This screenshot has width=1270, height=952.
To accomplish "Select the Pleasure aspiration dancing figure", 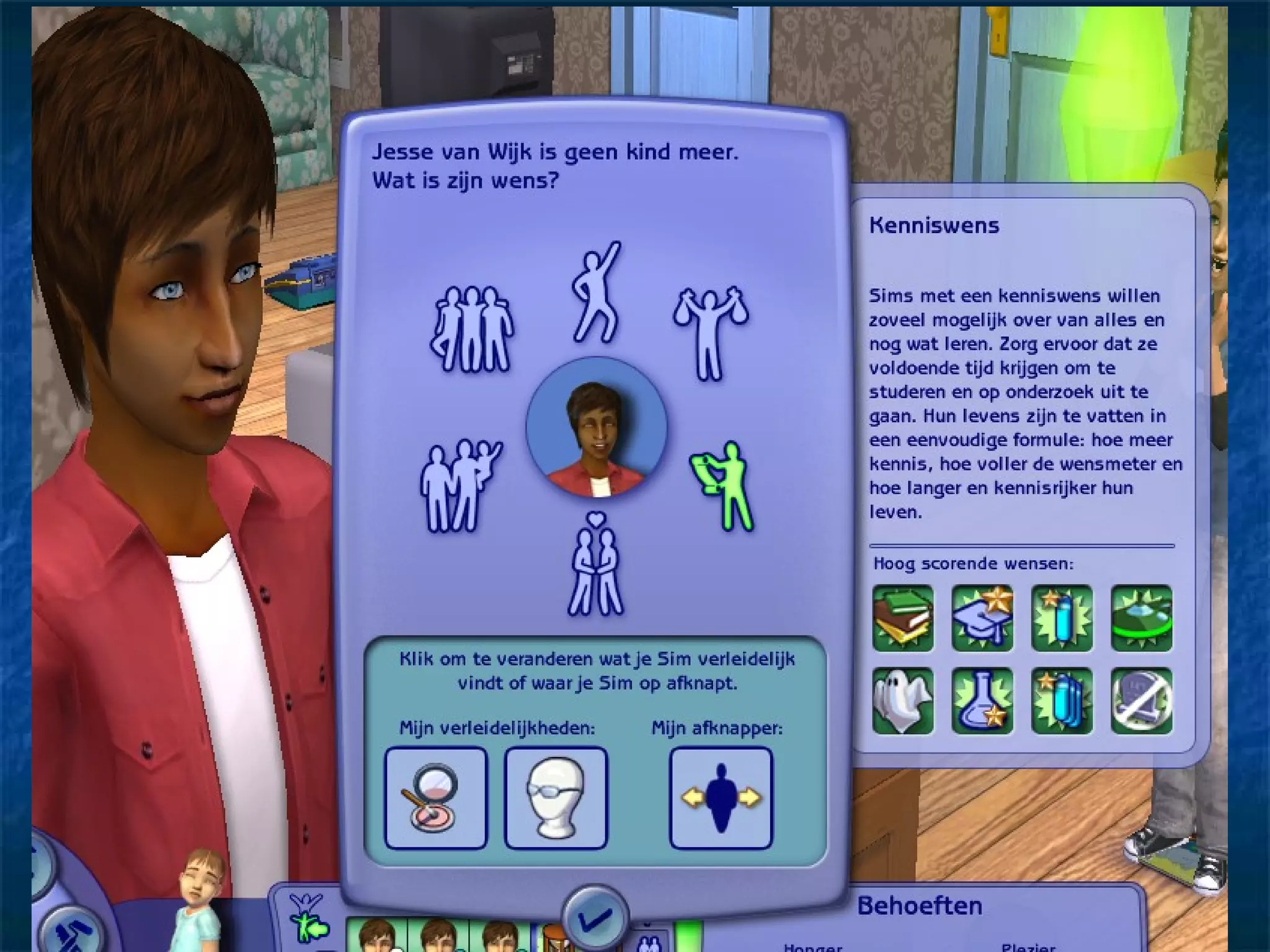I will click(x=596, y=293).
